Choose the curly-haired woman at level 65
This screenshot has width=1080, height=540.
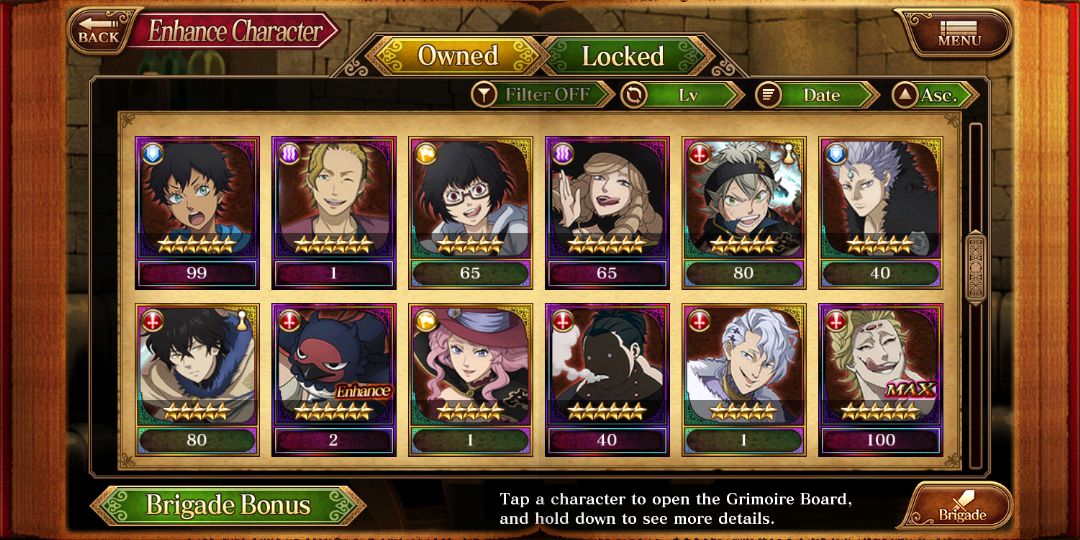(x=607, y=213)
